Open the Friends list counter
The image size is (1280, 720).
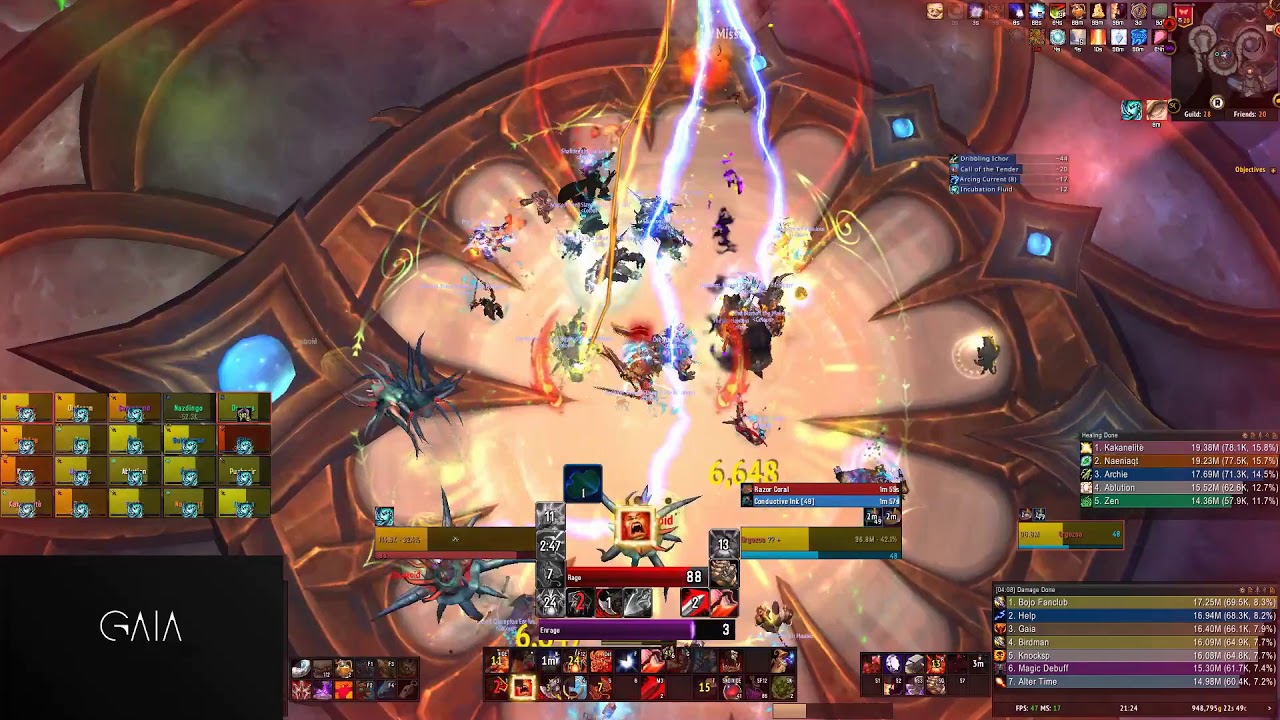pyautogui.click(x=1249, y=115)
